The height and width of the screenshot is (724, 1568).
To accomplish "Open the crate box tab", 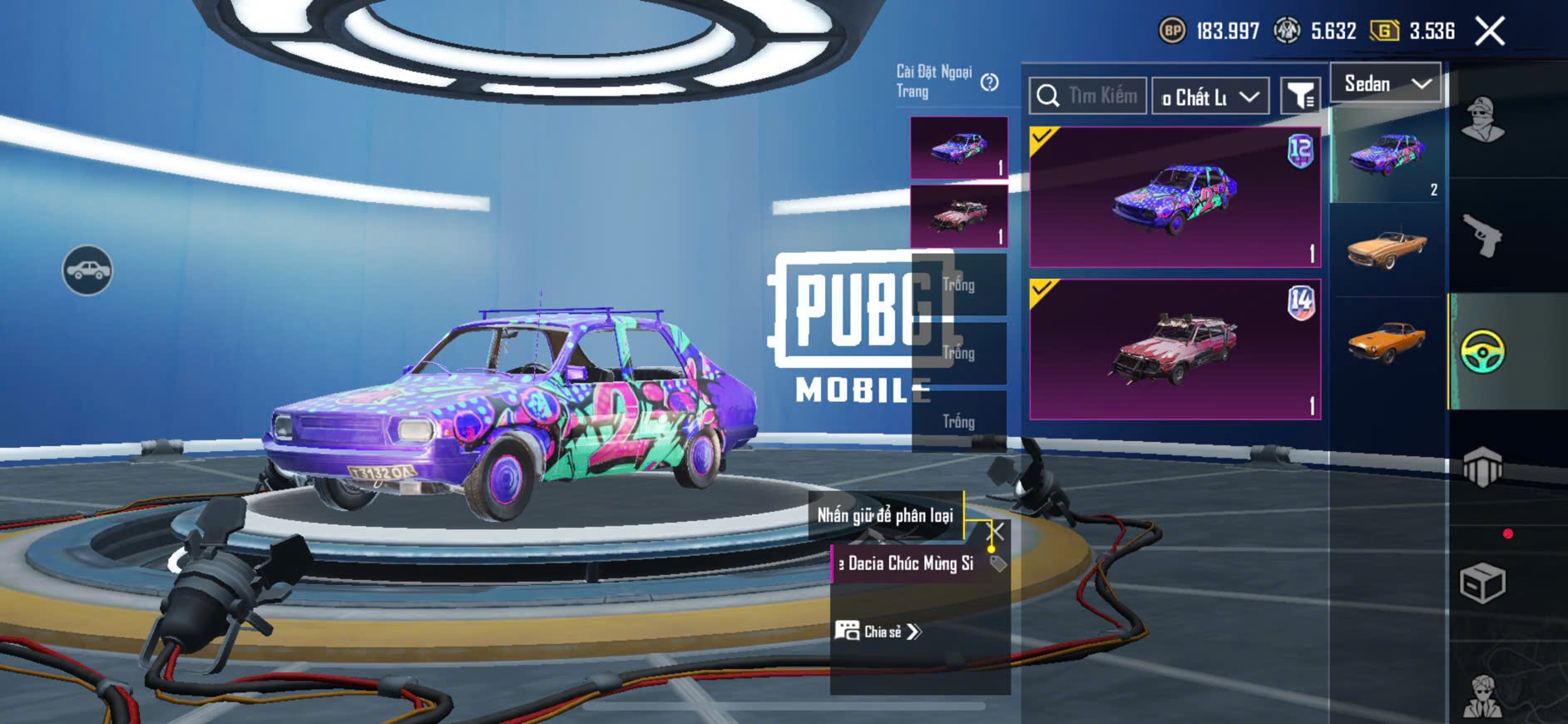I will coord(1482,583).
